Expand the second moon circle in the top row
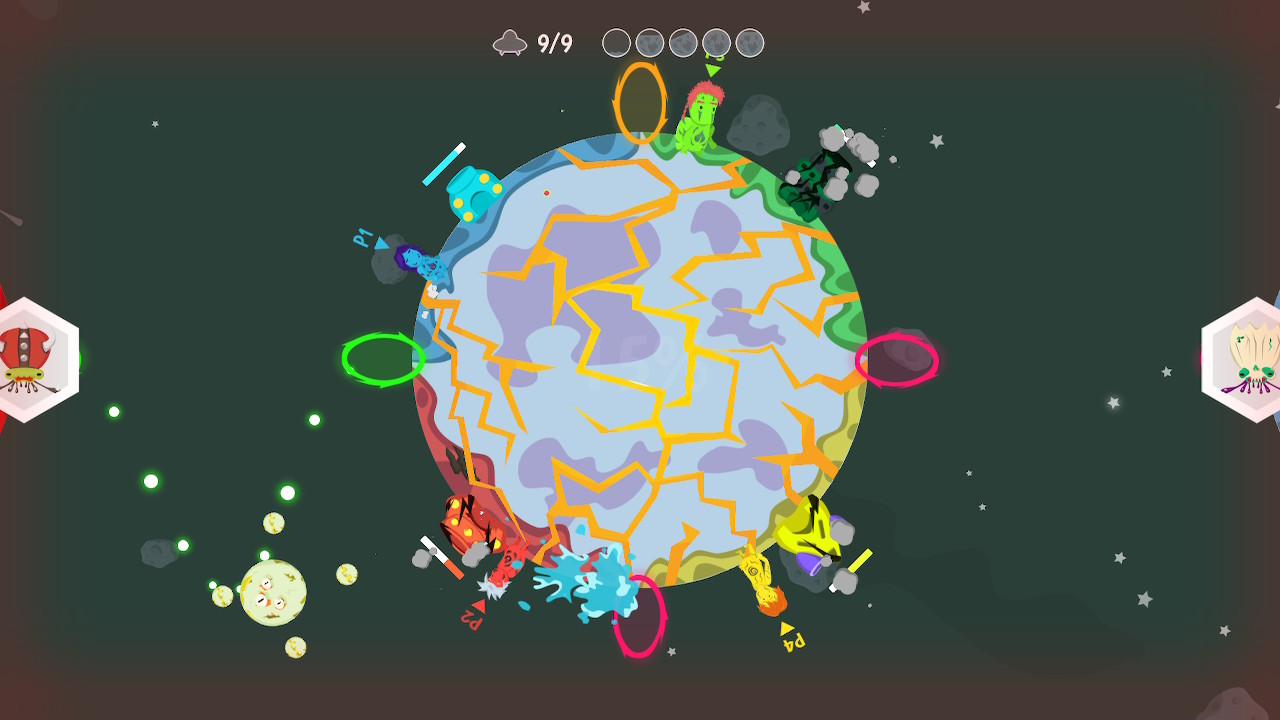Viewport: 1280px width, 720px height. tap(650, 43)
